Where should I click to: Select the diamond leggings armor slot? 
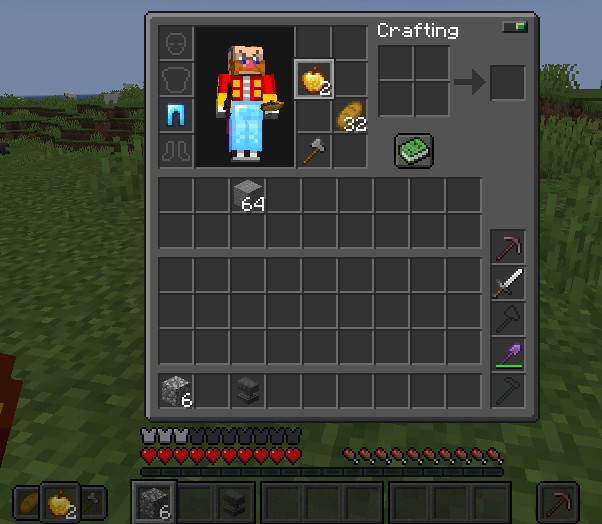(176, 116)
